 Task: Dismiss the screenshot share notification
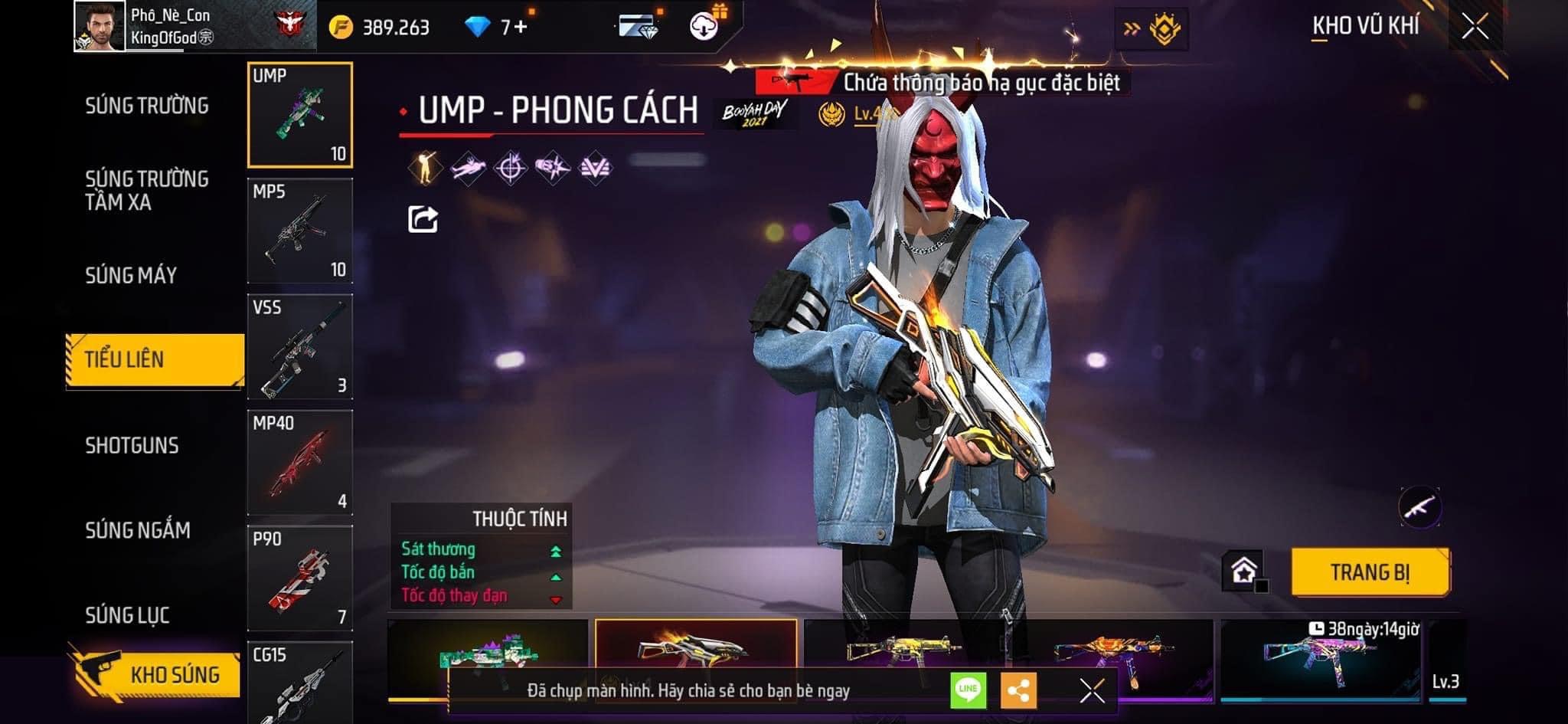point(1092,690)
